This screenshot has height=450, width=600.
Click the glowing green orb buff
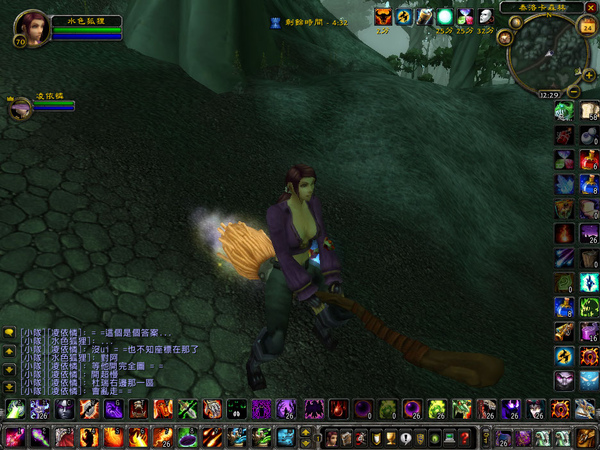pyautogui.click(x=444, y=17)
